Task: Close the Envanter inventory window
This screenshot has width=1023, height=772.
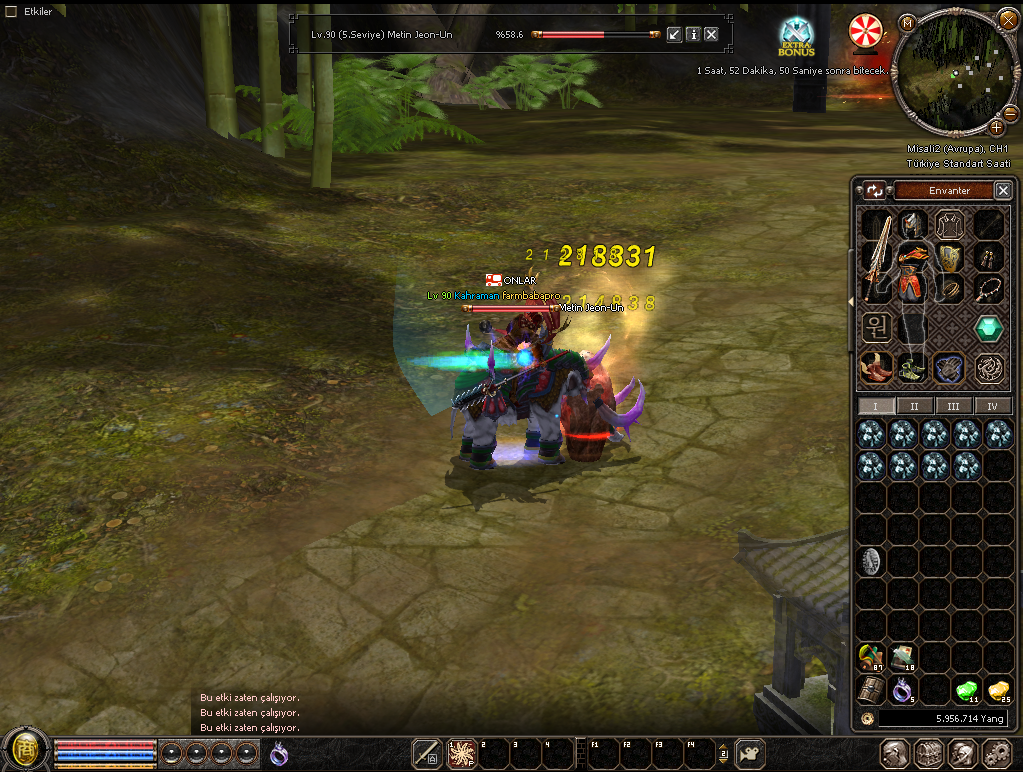Action: pyautogui.click(x=1003, y=190)
